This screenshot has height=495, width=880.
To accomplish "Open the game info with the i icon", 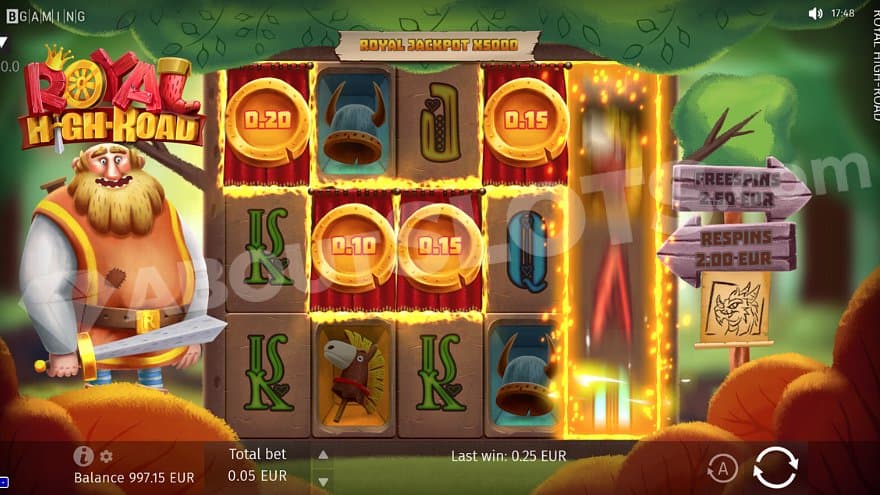I will (83, 456).
